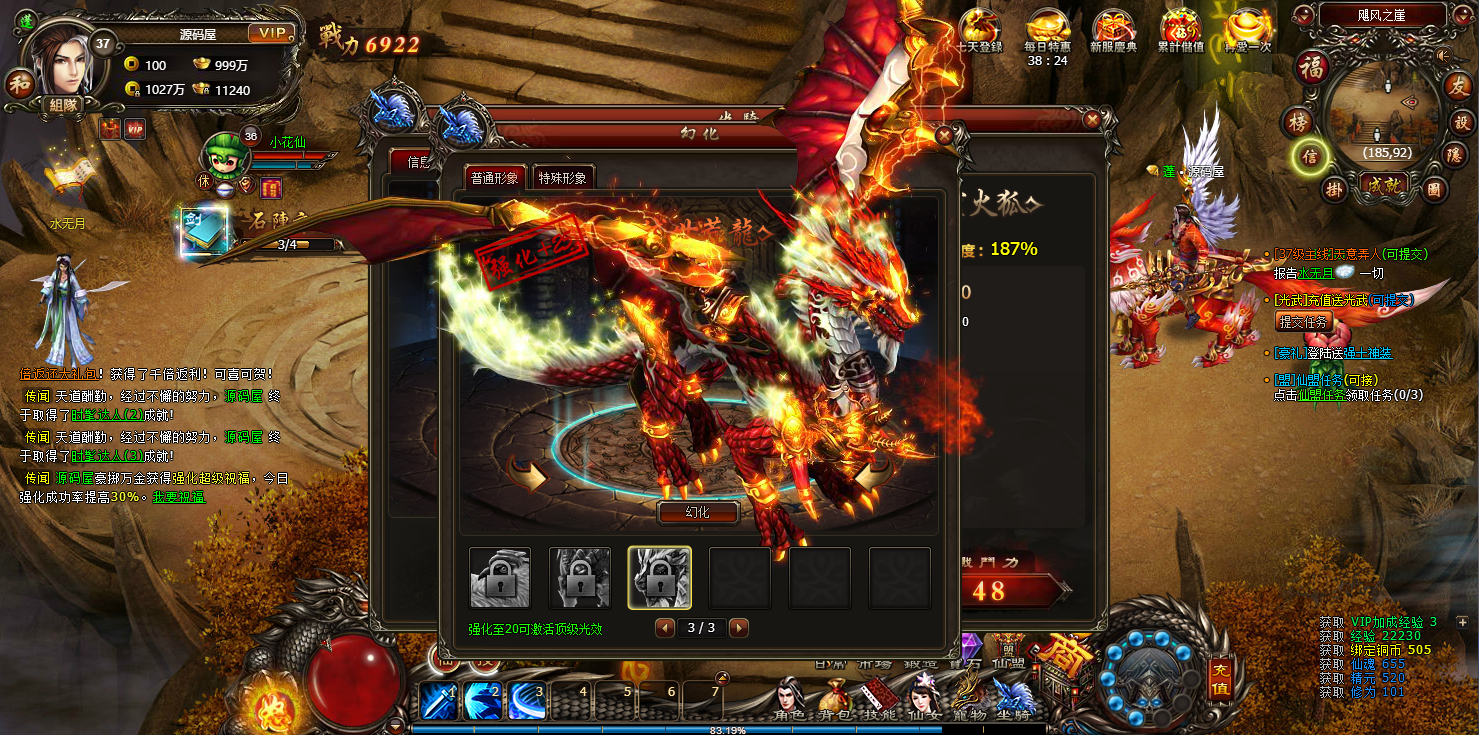Activate the sword skill in slot 1

point(438,700)
